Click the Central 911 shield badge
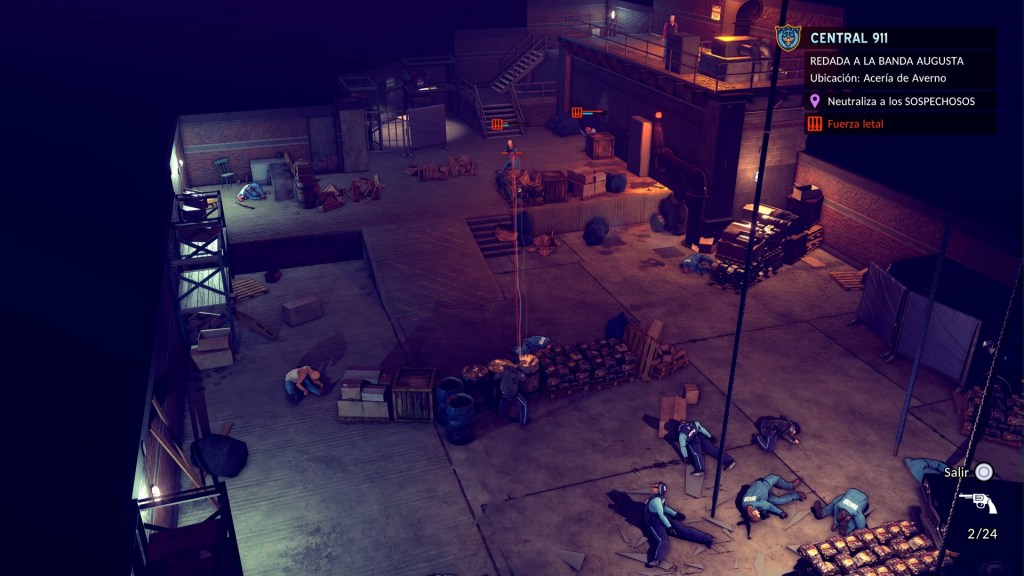Viewport: 1024px width, 576px height. [788, 38]
